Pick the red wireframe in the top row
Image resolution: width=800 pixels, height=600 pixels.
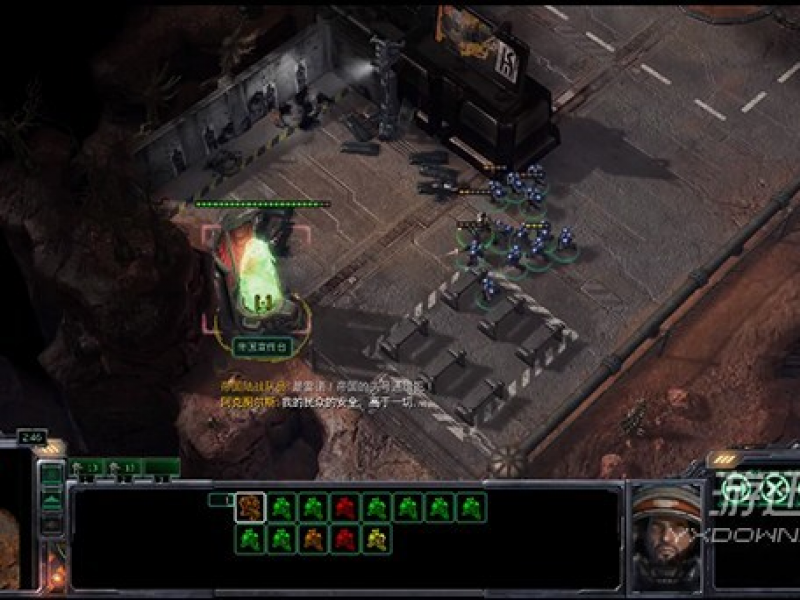click(345, 507)
